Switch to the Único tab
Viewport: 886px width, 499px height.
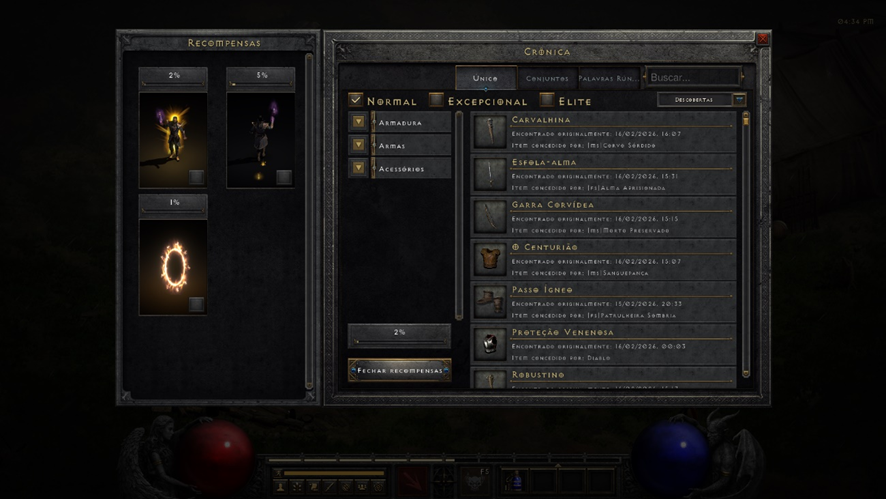(485, 78)
